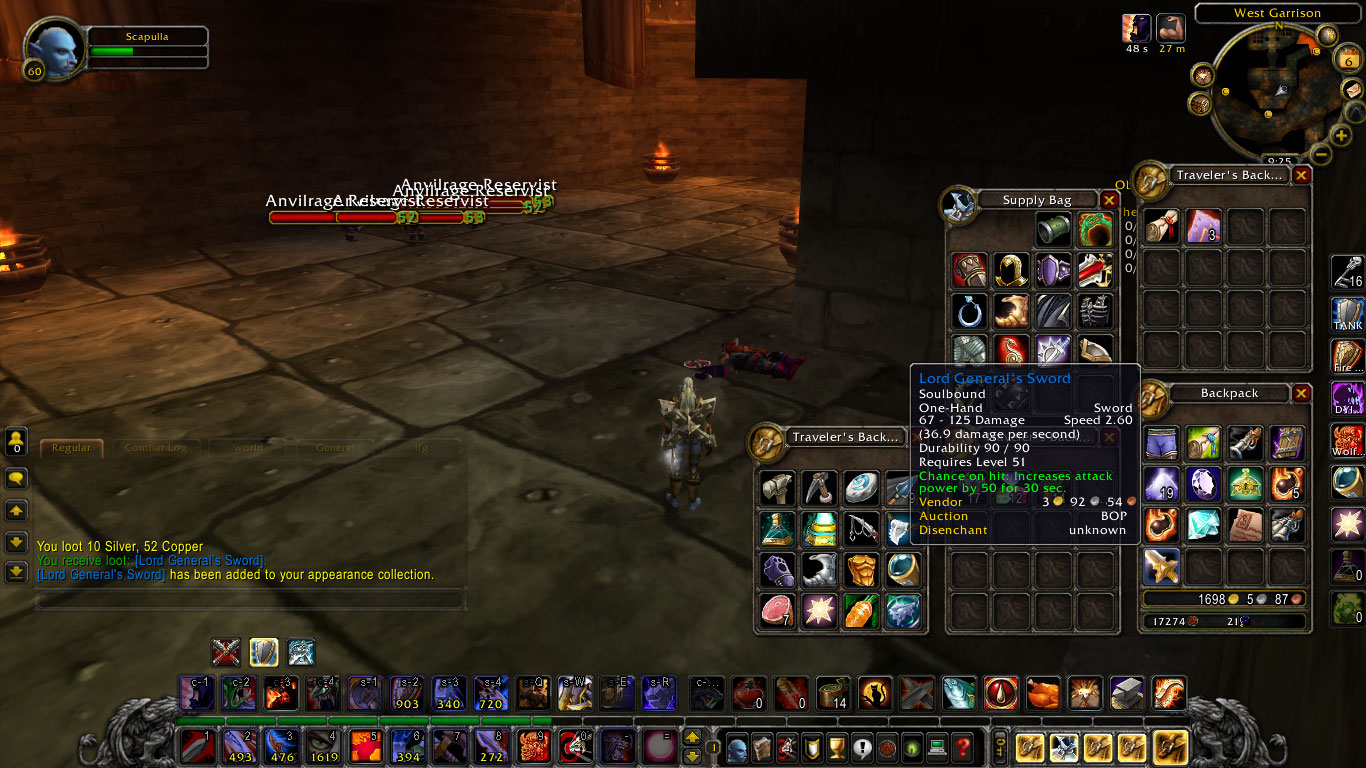Open the chat menu speech bubble
1366x768 pixels.
point(17,478)
